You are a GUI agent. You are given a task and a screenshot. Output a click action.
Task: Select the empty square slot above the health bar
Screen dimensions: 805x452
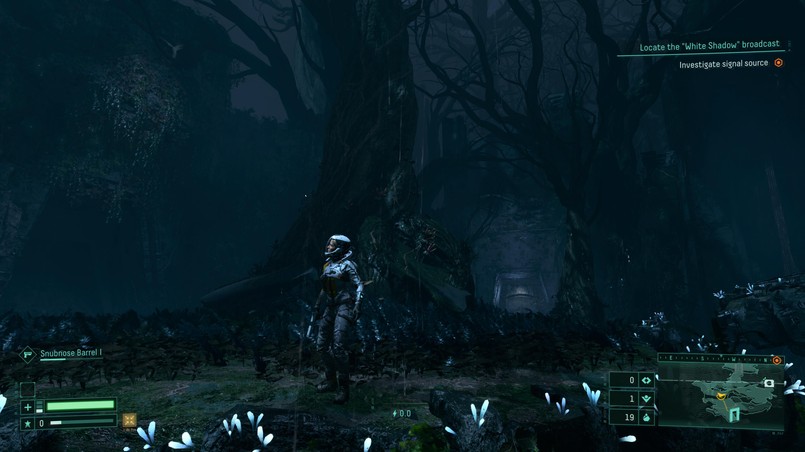point(28,389)
